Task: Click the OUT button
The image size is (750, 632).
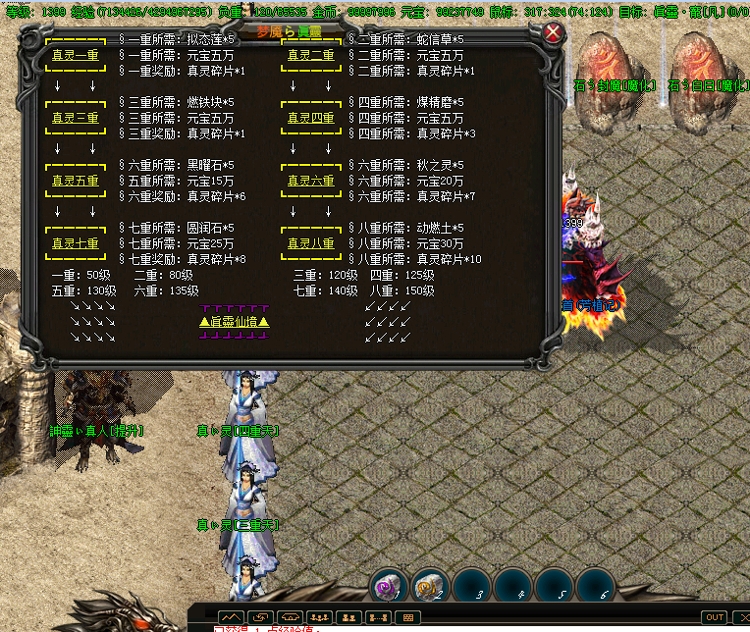Action: coord(714,617)
